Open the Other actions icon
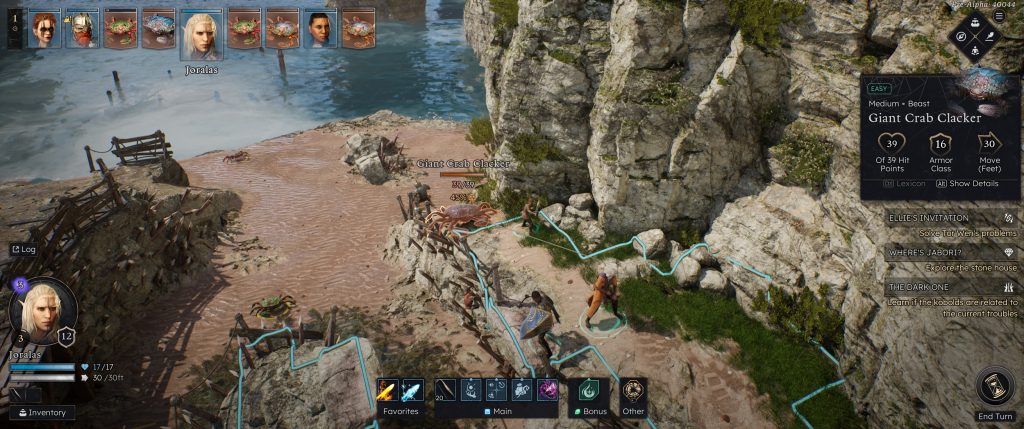Screen dimensions: 1024x429 tap(631, 391)
